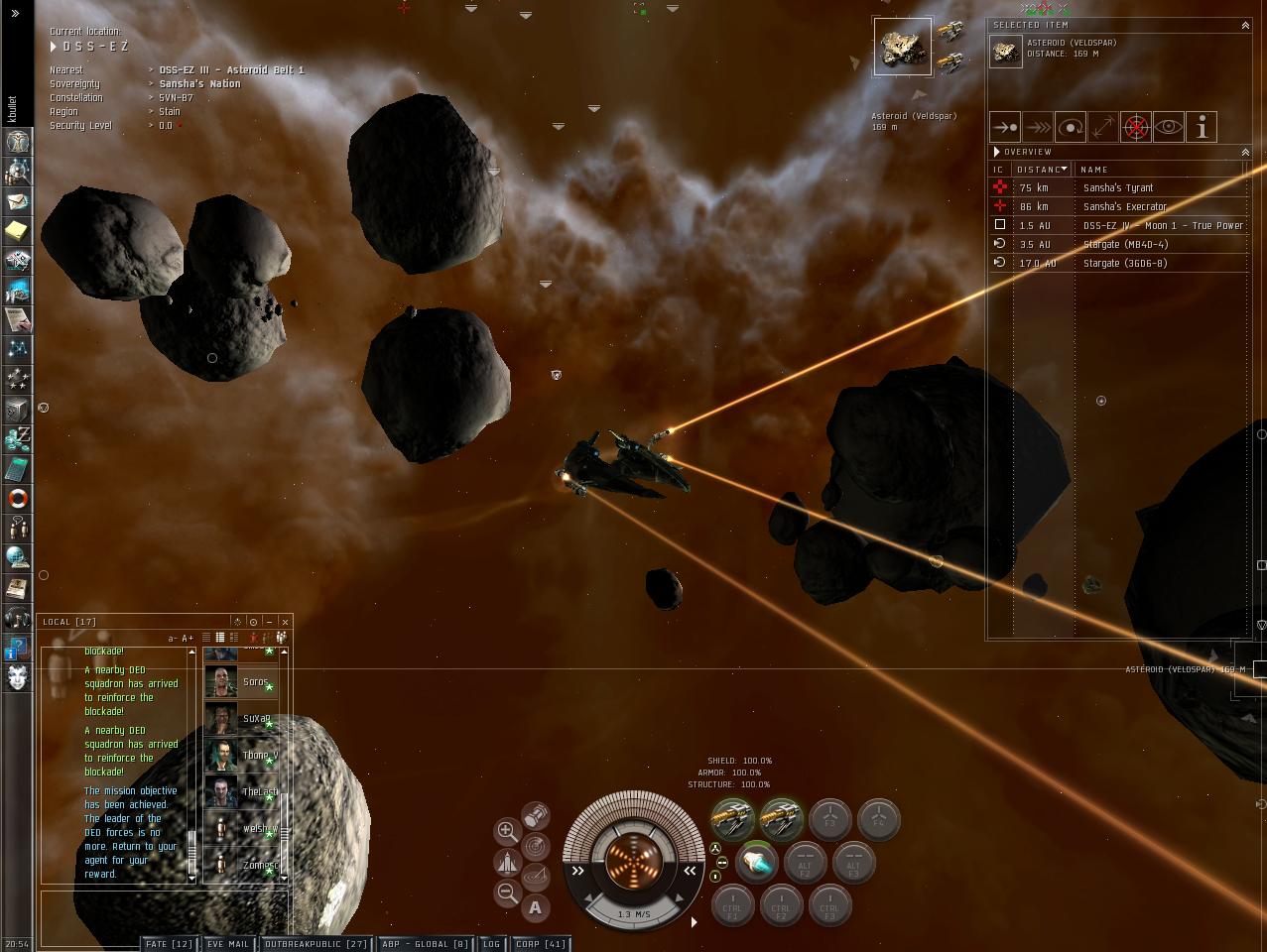
Task: Sort the overview by the Distance column
Action: tap(1040, 170)
